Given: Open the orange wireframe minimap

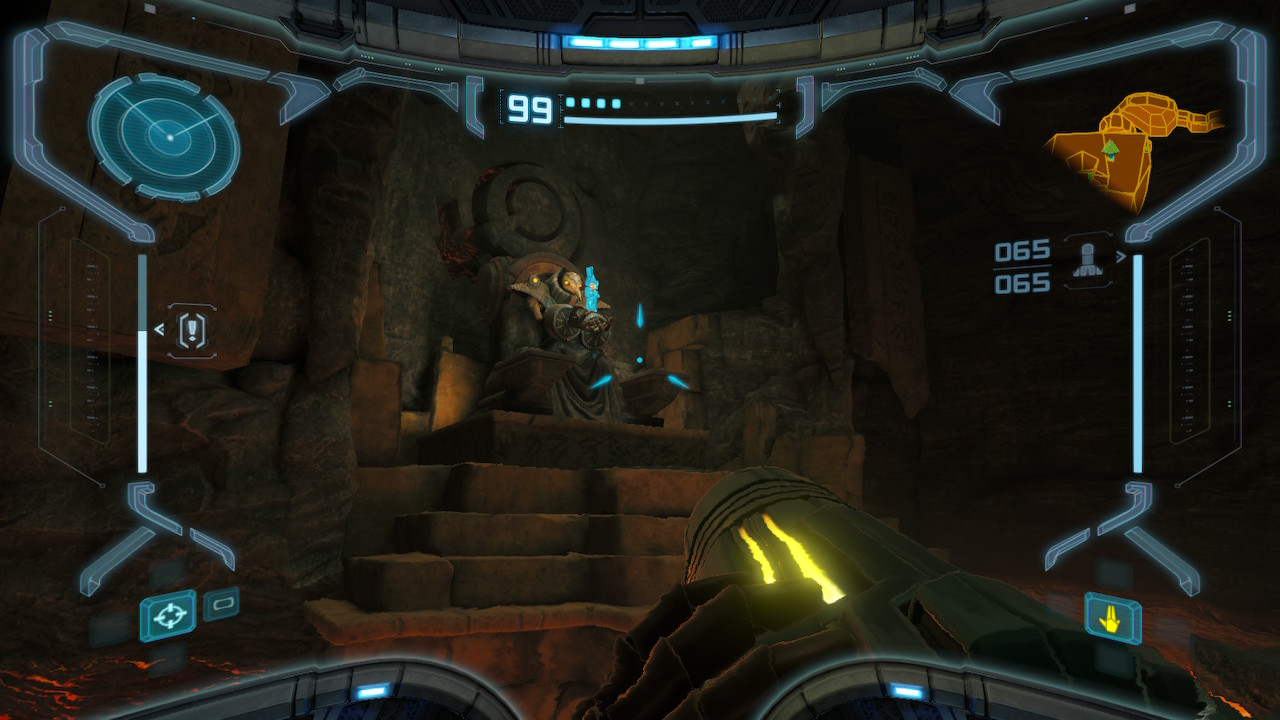Looking at the screenshot, I should point(1130,150).
